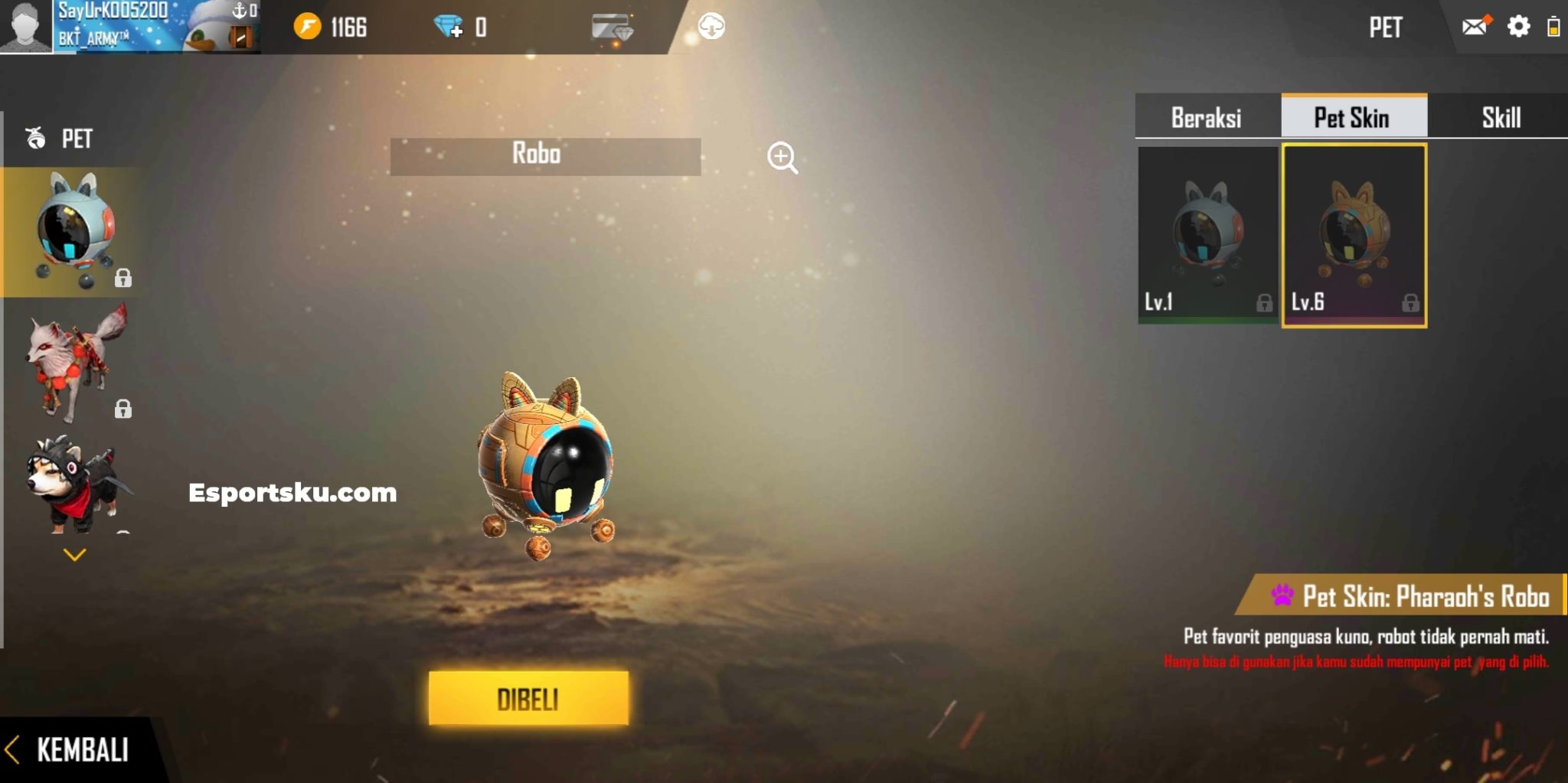Switch to the Beraksi tab
The height and width of the screenshot is (783, 1568).
coord(1207,116)
